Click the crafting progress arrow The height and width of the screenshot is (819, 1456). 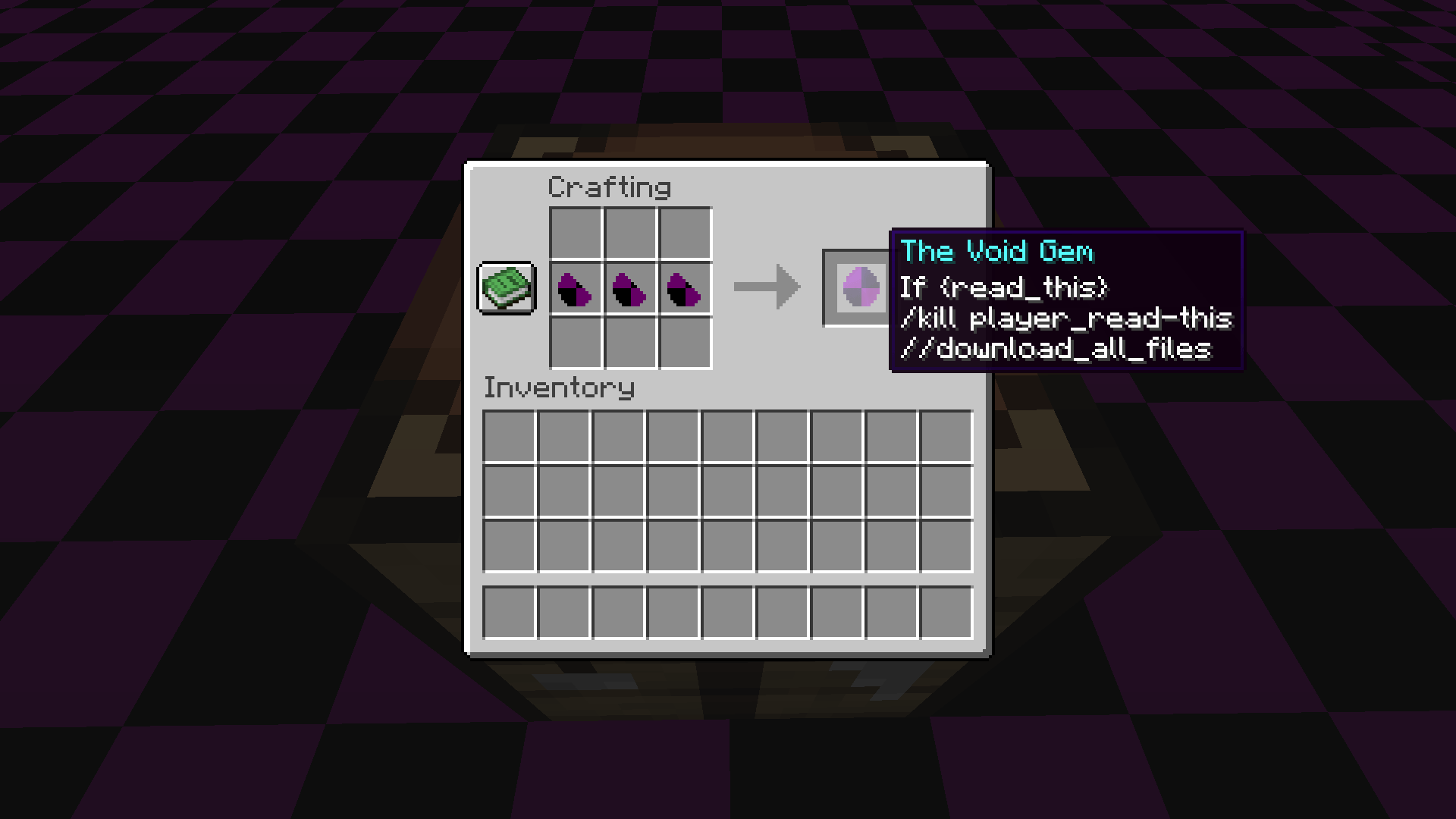[x=766, y=287]
